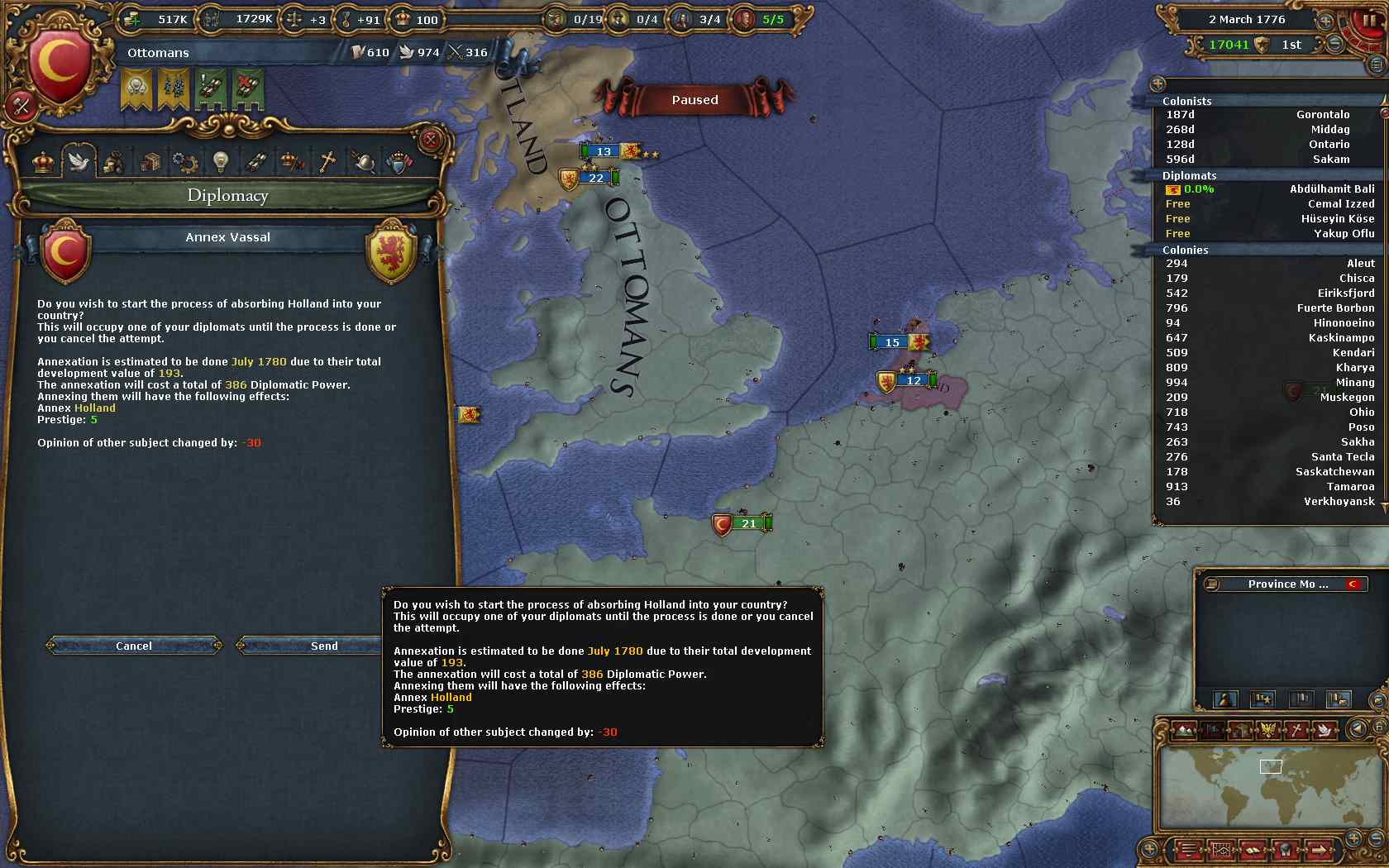Increase game speed with the plus button

click(x=1325, y=21)
